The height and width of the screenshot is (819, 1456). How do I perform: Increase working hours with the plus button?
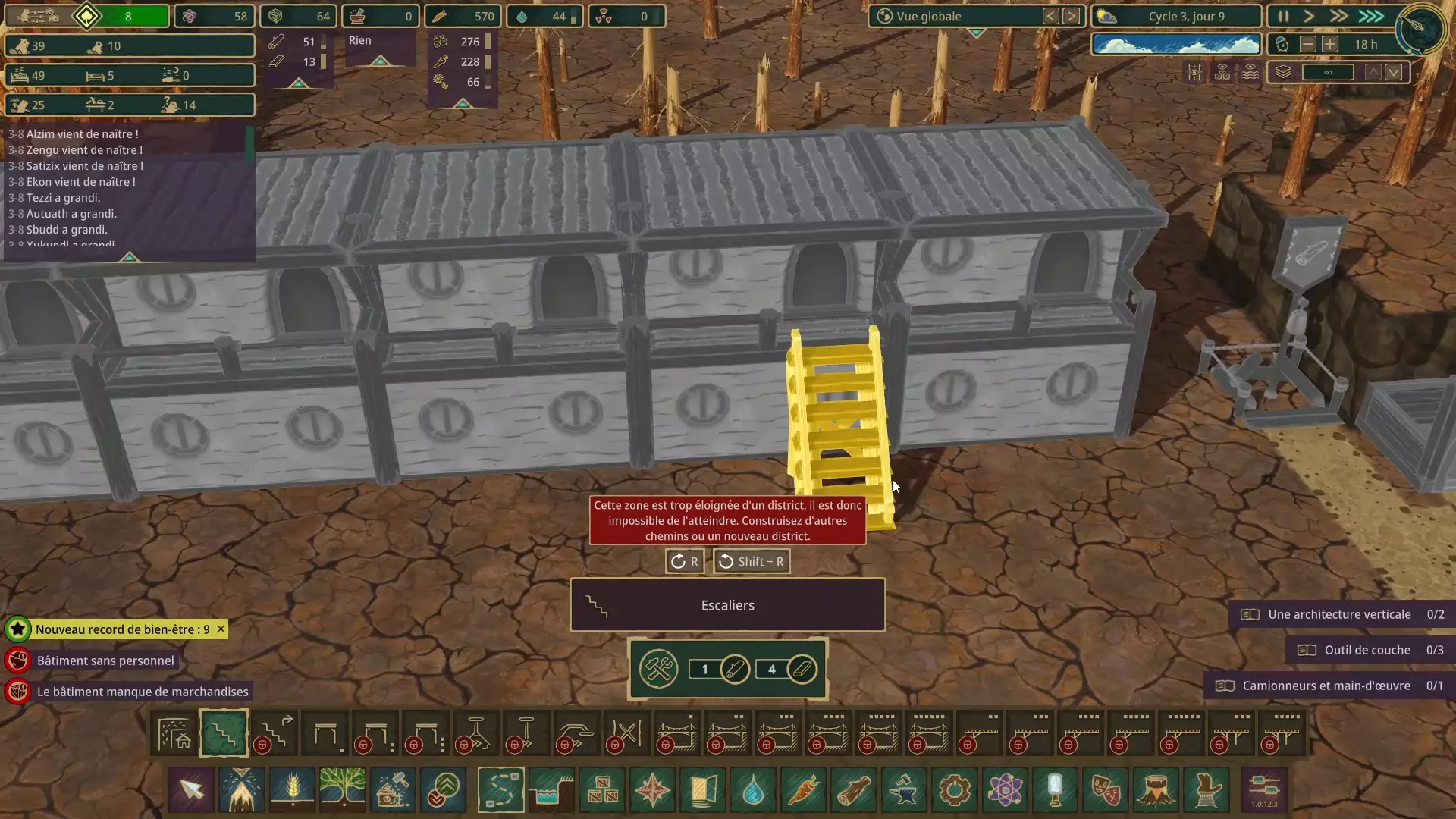pos(1330,45)
